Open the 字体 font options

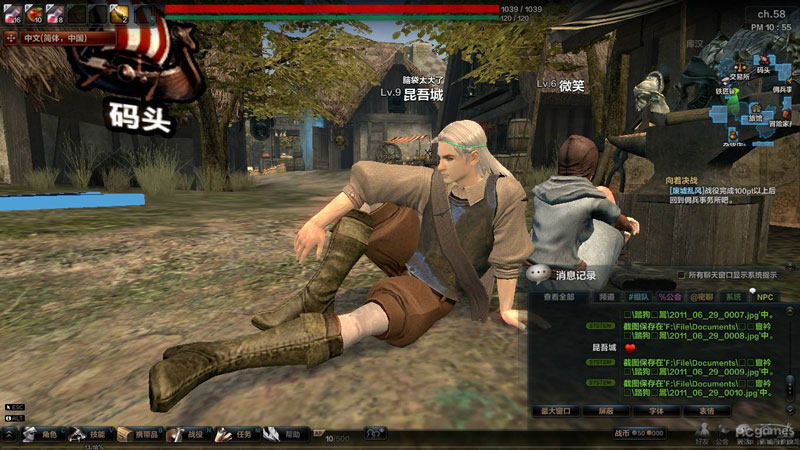click(656, 410)
